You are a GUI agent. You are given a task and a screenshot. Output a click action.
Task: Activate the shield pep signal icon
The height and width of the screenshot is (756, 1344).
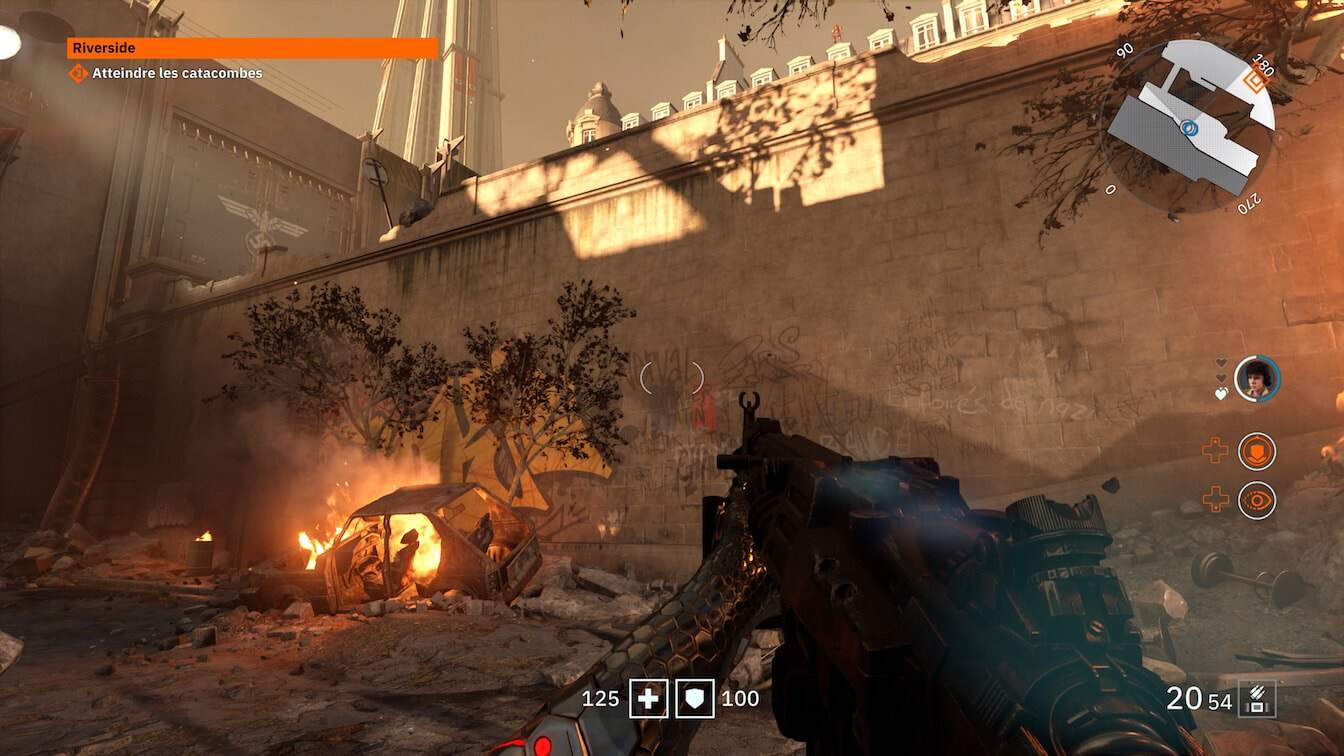coord(1257,451)
